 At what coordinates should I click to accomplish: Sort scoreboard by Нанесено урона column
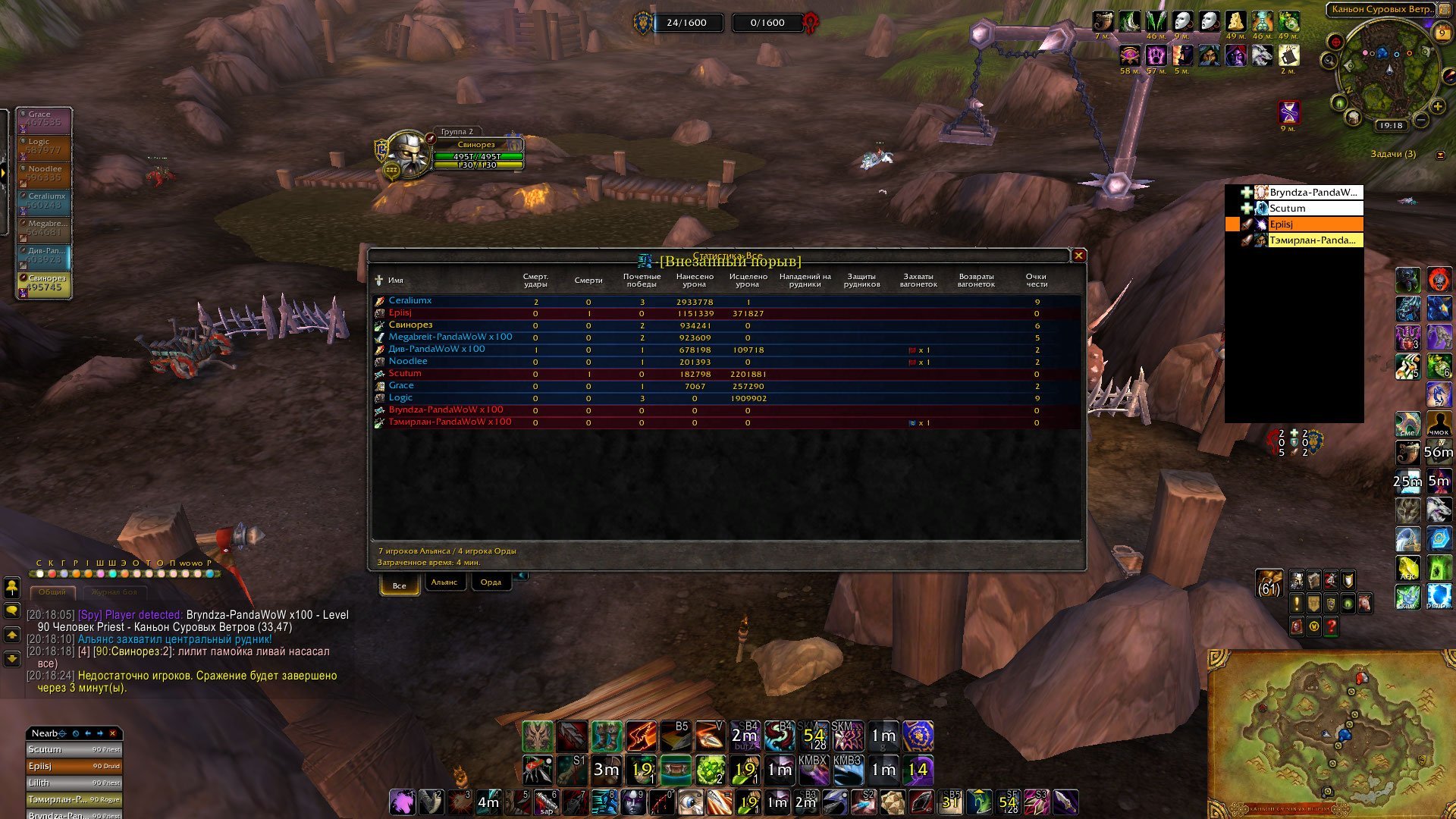[694, 281]
